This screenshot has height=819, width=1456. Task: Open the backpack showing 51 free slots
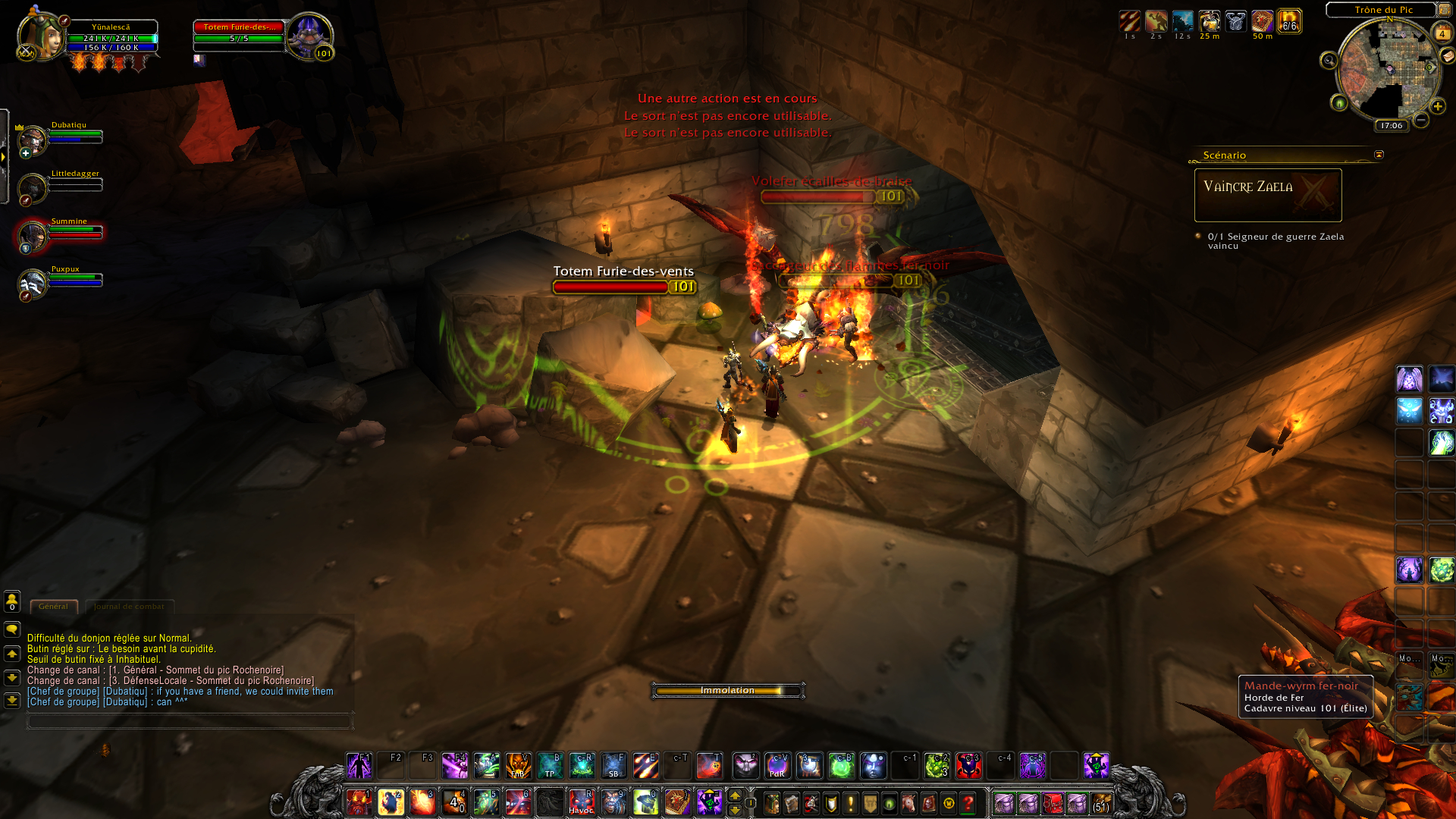1101,803
